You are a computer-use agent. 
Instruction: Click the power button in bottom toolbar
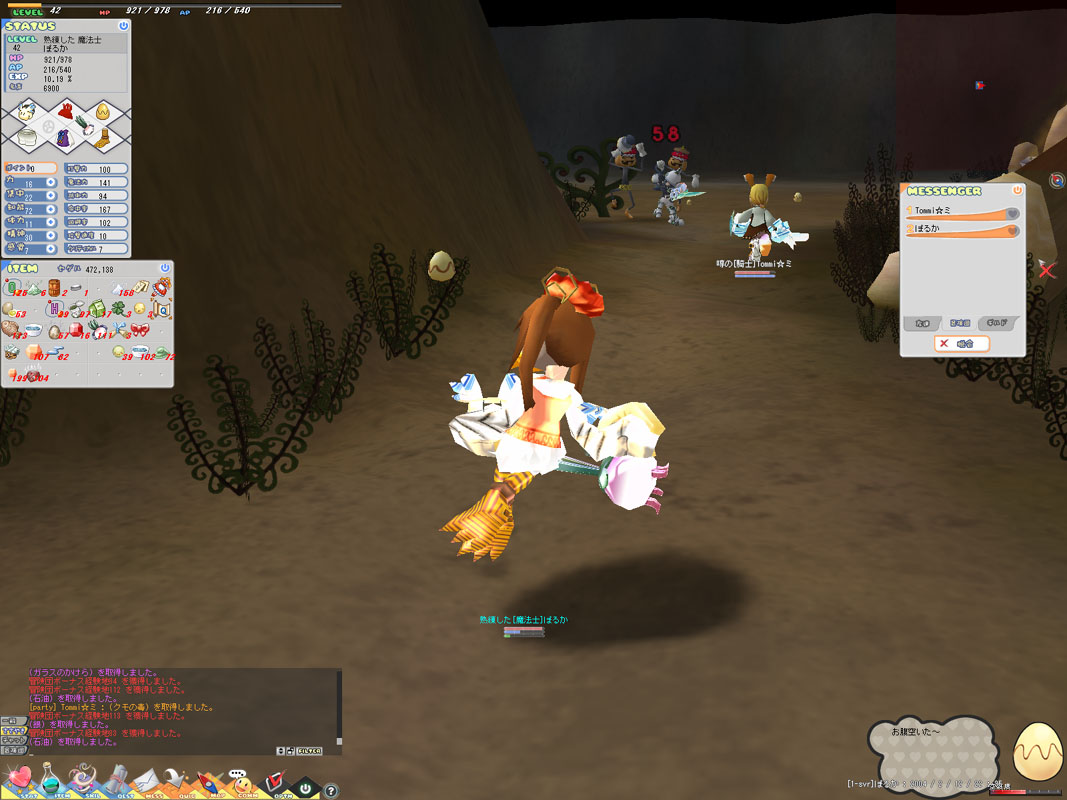pyautogui.click(x=305, y=788)
